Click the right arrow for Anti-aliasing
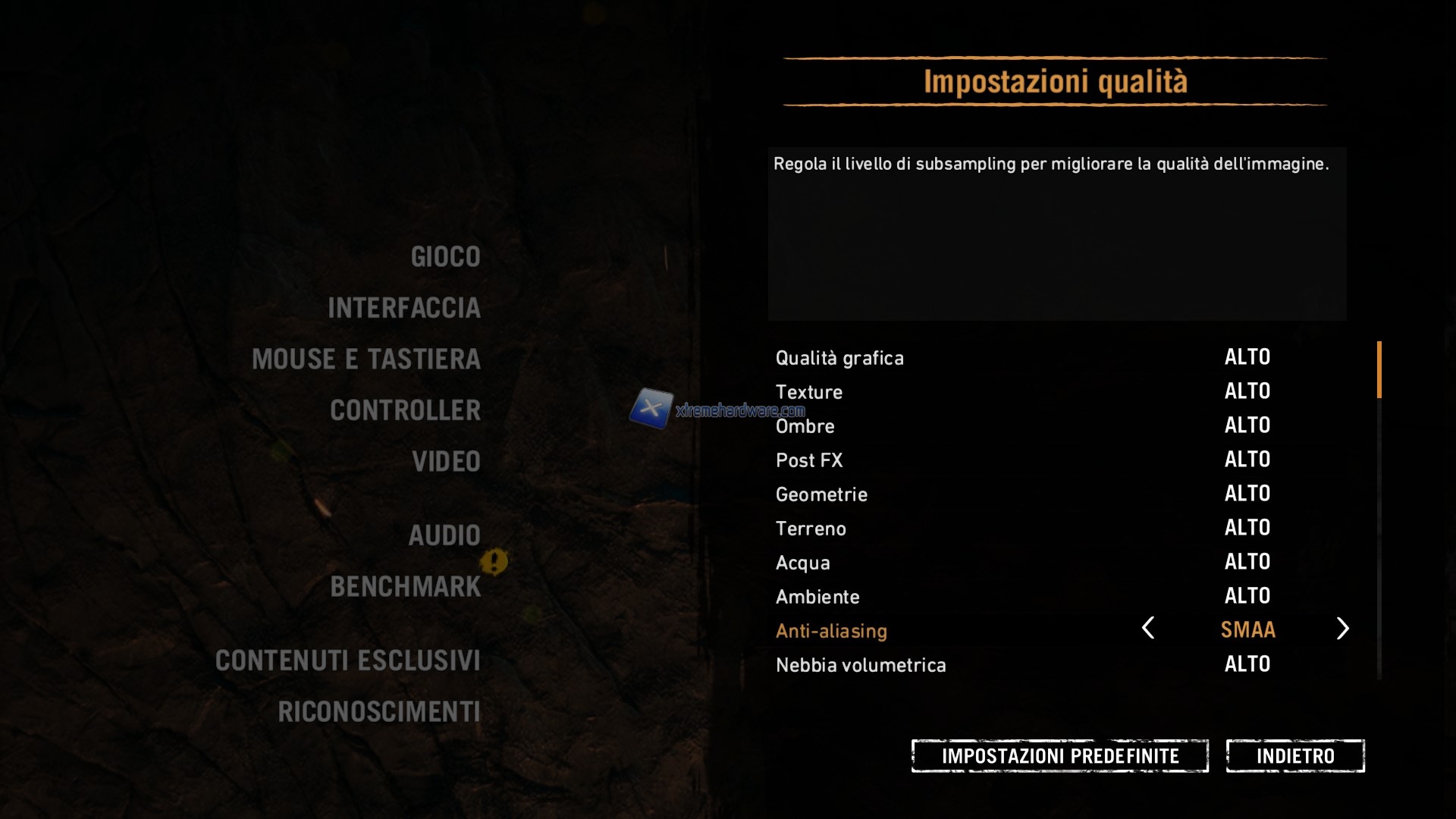The image size is (1456, 819). coord(1342,629)
